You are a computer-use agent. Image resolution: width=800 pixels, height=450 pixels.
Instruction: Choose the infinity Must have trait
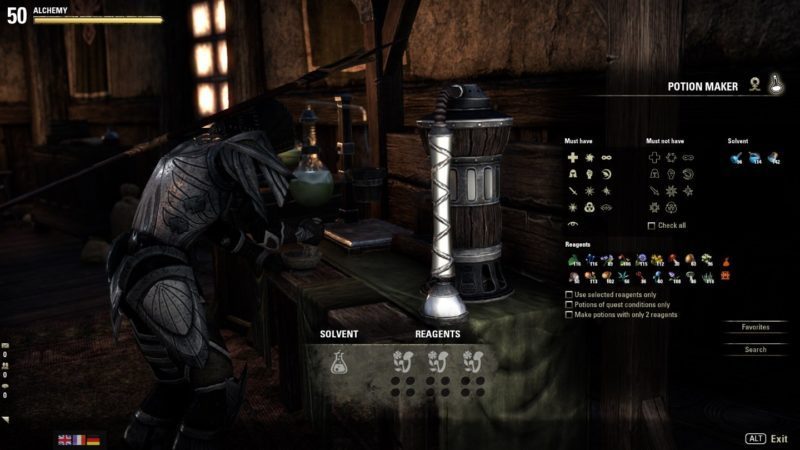605,158
